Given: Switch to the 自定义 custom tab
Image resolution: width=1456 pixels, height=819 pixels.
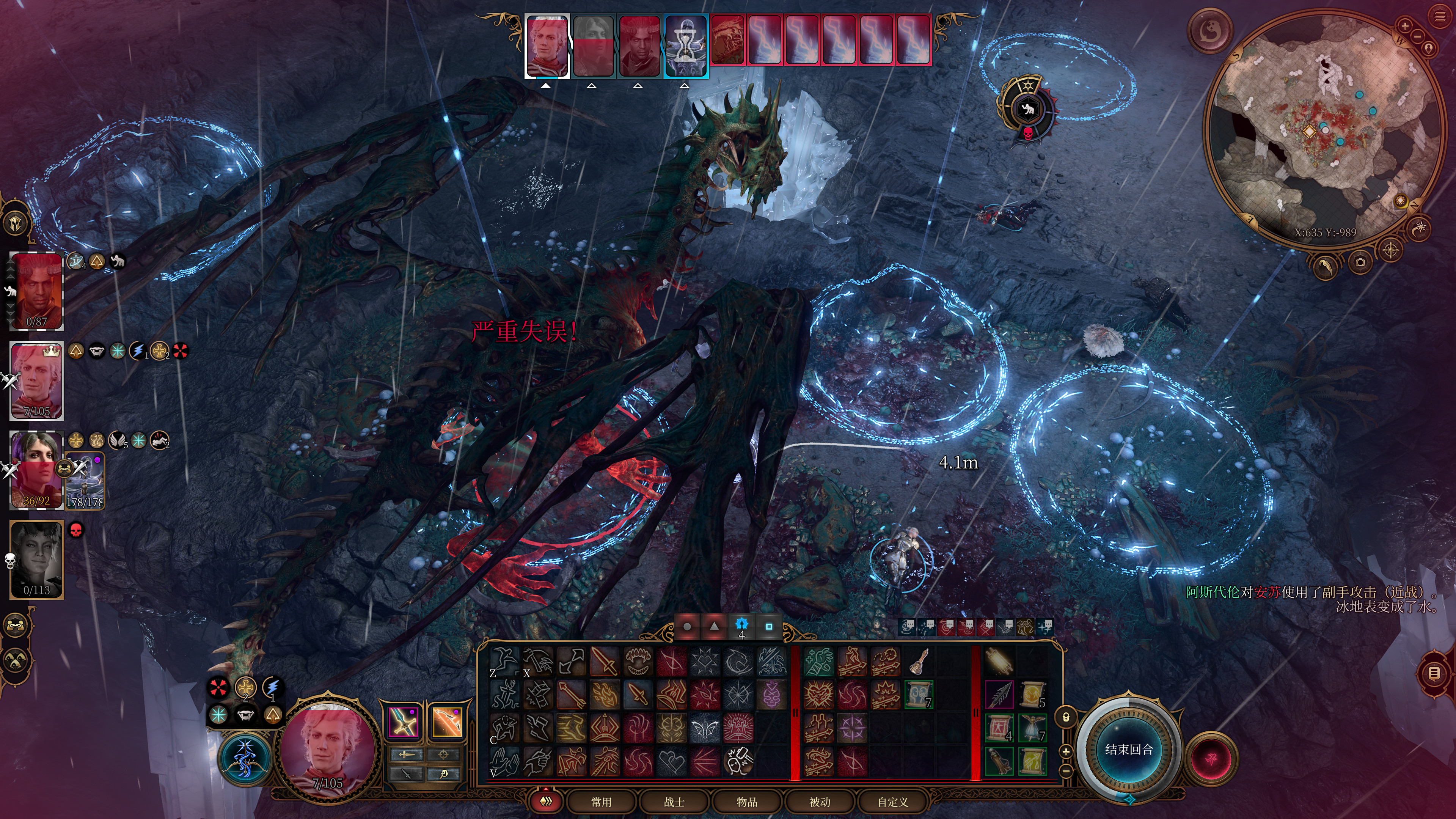Looking at the screenshot, I should (x=892, y=802).
